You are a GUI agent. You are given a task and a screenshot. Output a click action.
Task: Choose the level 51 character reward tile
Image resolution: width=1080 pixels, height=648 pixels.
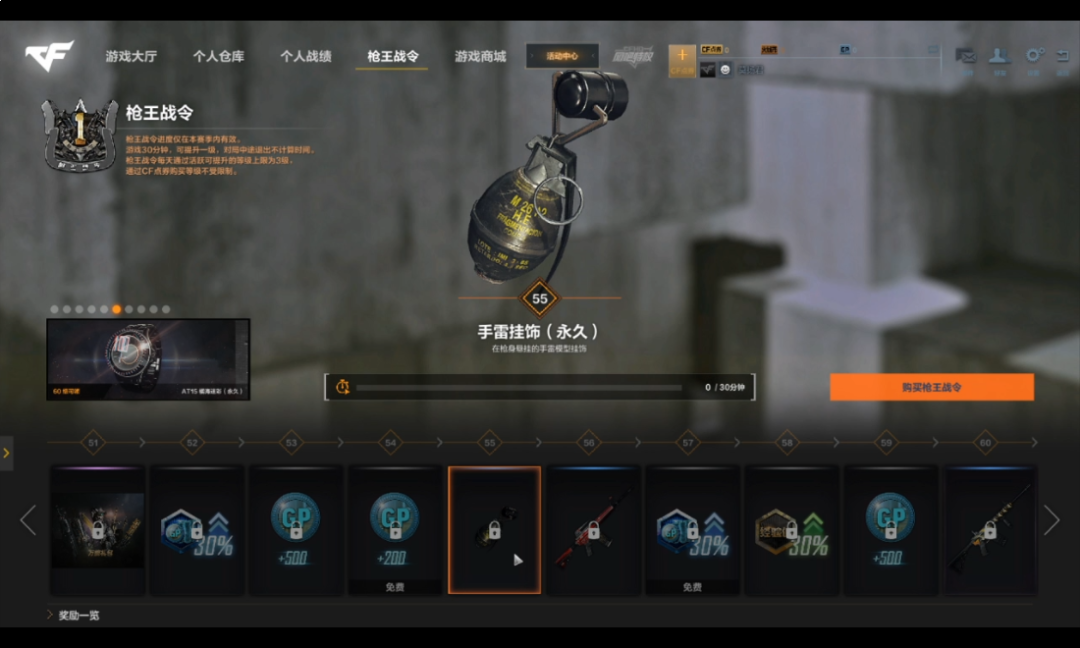98,530
